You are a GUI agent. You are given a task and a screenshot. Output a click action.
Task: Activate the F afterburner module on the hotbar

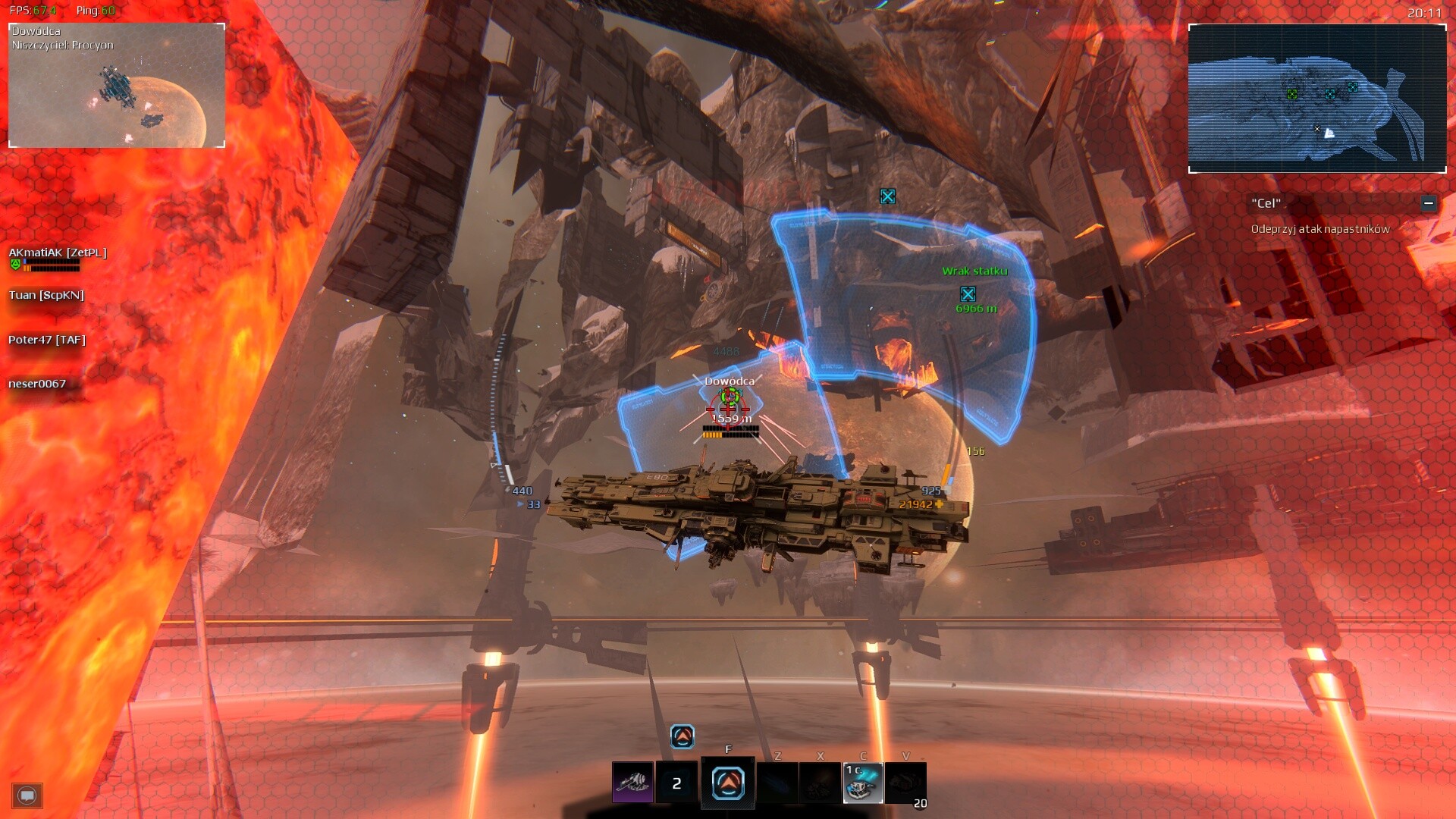(x=727, y=782)
